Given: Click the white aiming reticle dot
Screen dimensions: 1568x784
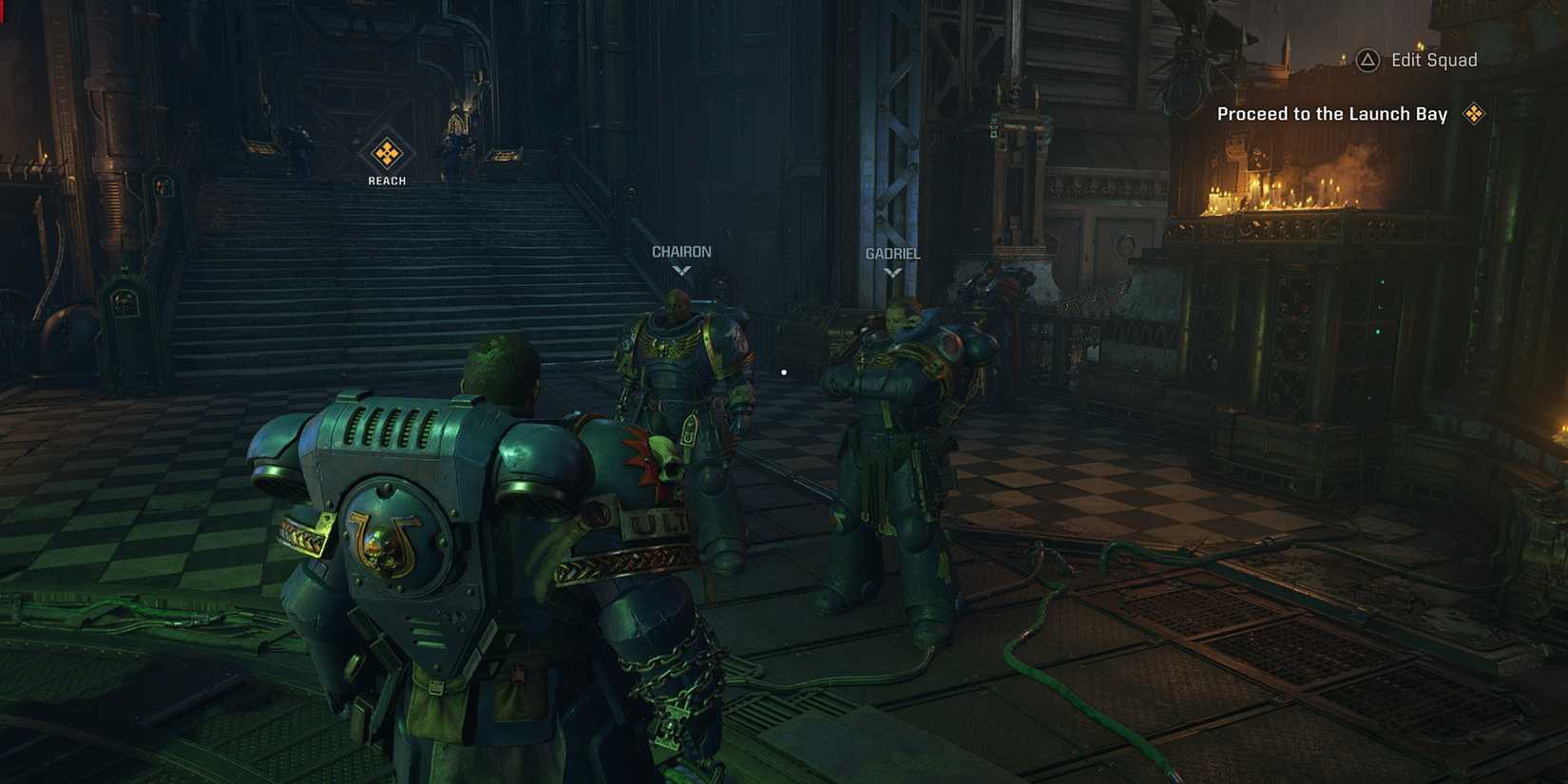Looking at the screenshot, I should coord(783,373).
